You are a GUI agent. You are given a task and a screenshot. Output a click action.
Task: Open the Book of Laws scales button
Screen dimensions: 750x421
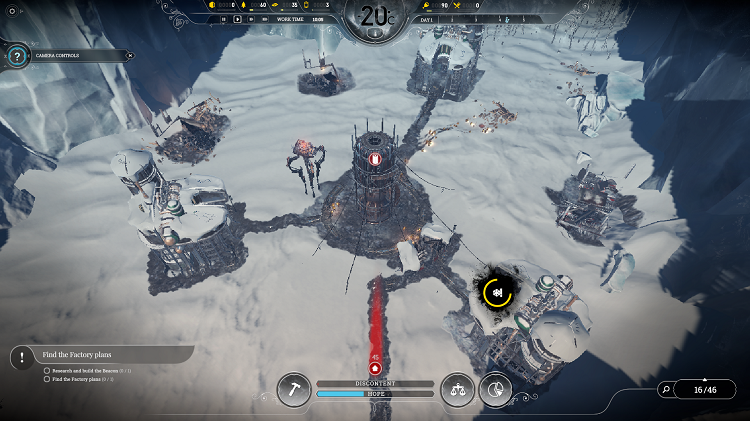(x=458, y=389)
